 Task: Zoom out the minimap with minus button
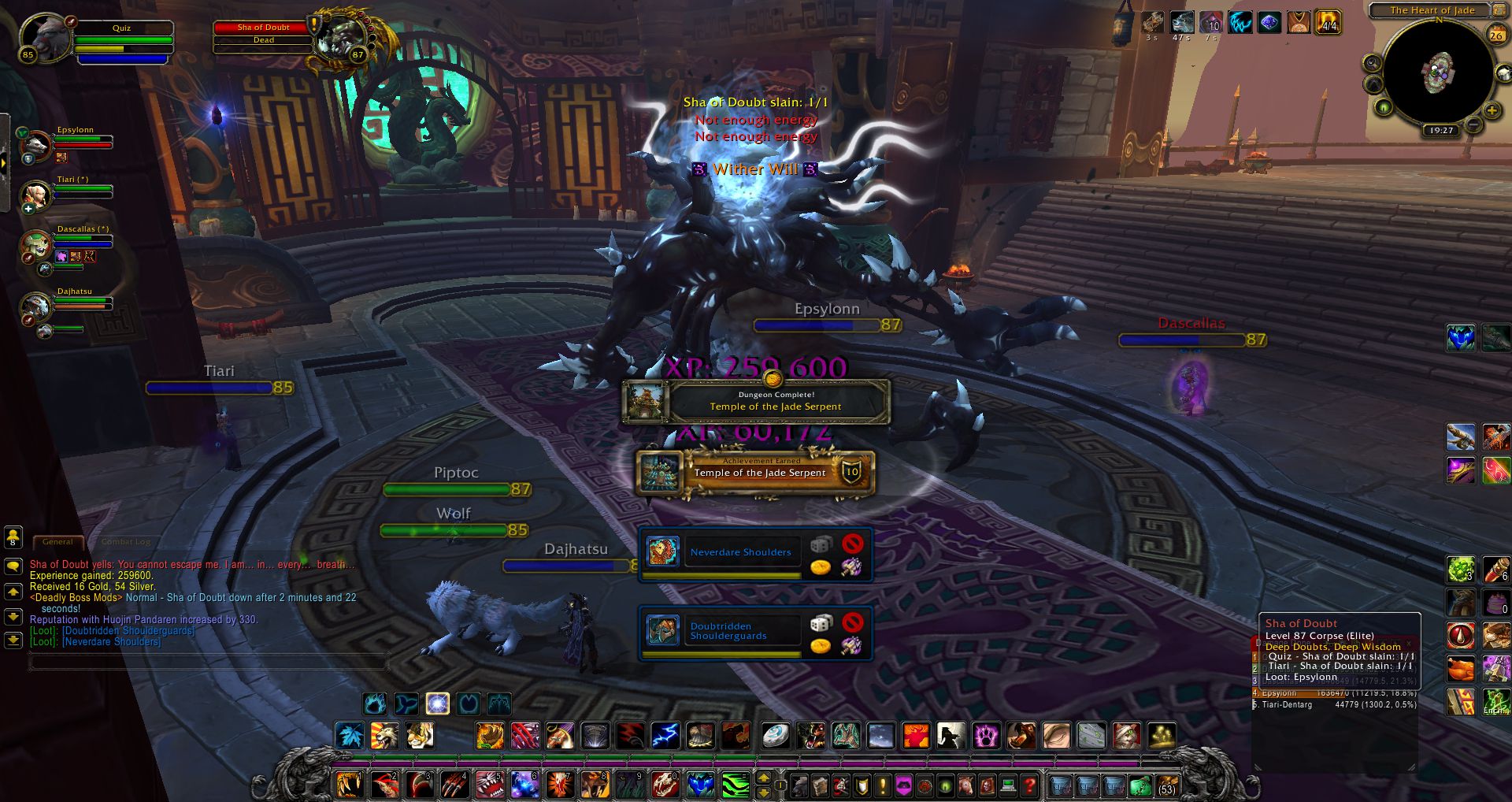tap(1474, 124)
